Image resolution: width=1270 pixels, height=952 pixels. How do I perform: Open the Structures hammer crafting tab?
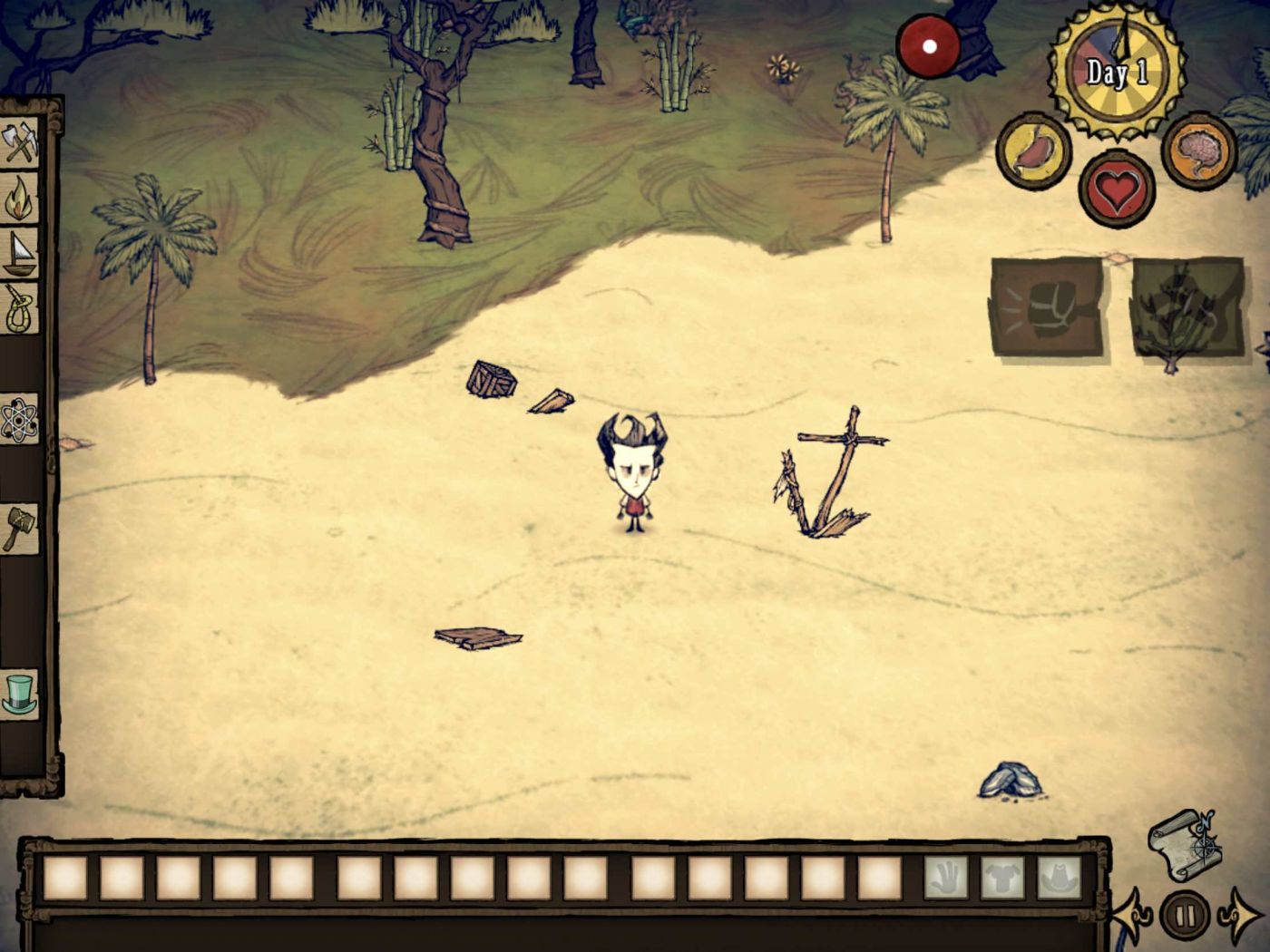(20, 529)
